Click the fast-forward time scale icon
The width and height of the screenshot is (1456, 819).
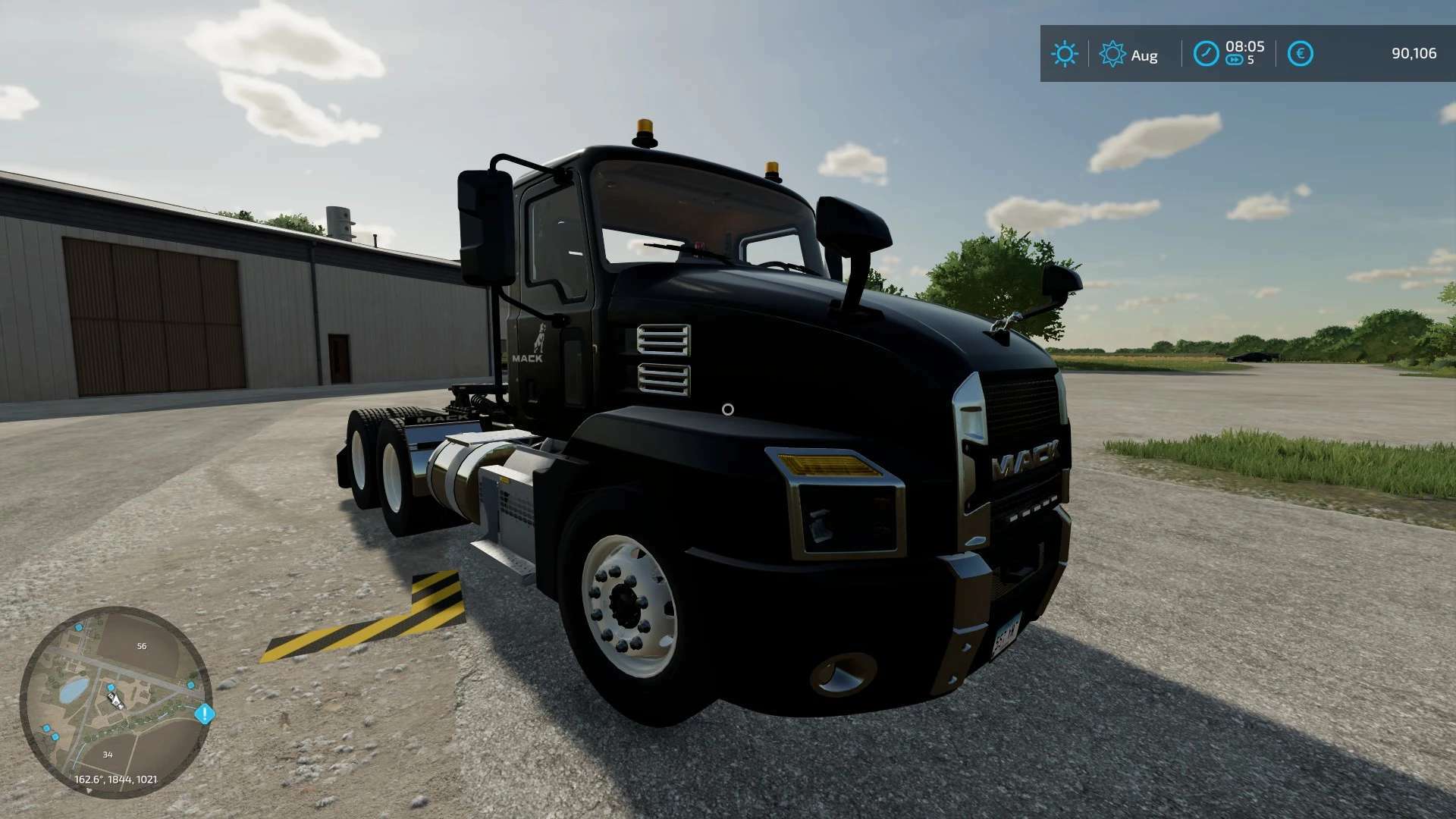coord(1235,60)
